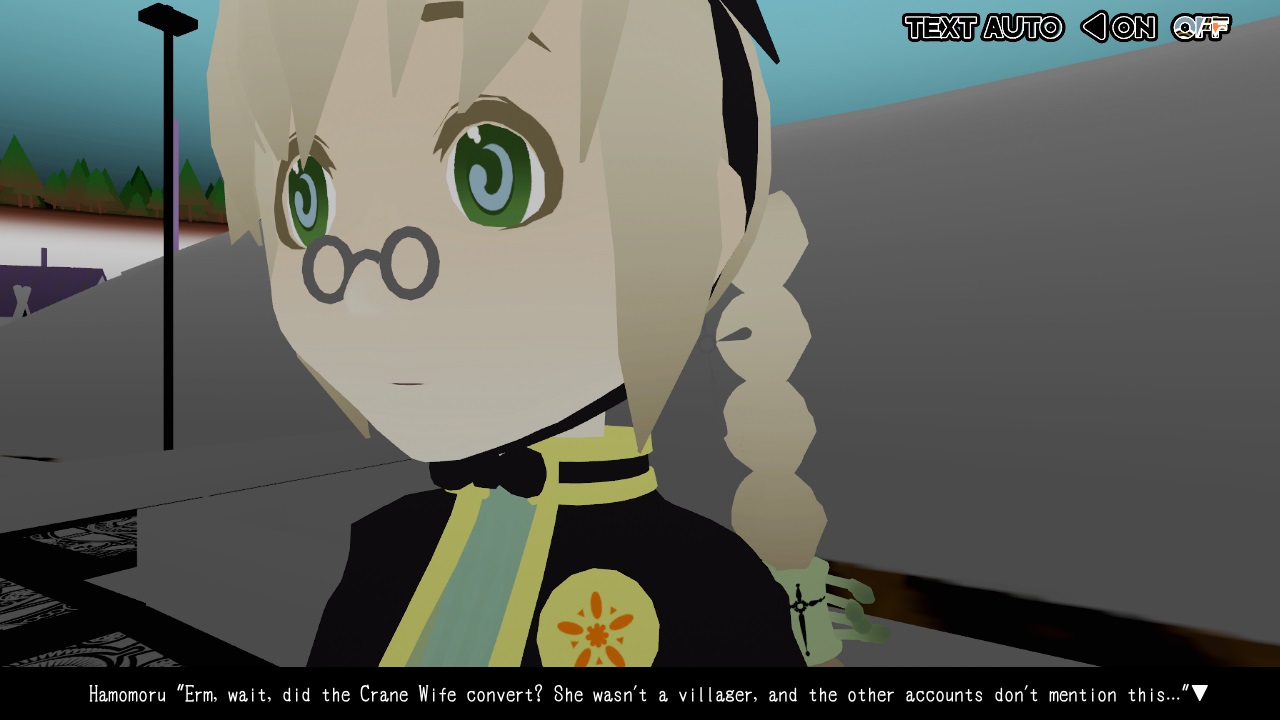Disable TEXT AUTO by selecting OFF
The image size is (1280, 720).
coord(1201,29)
